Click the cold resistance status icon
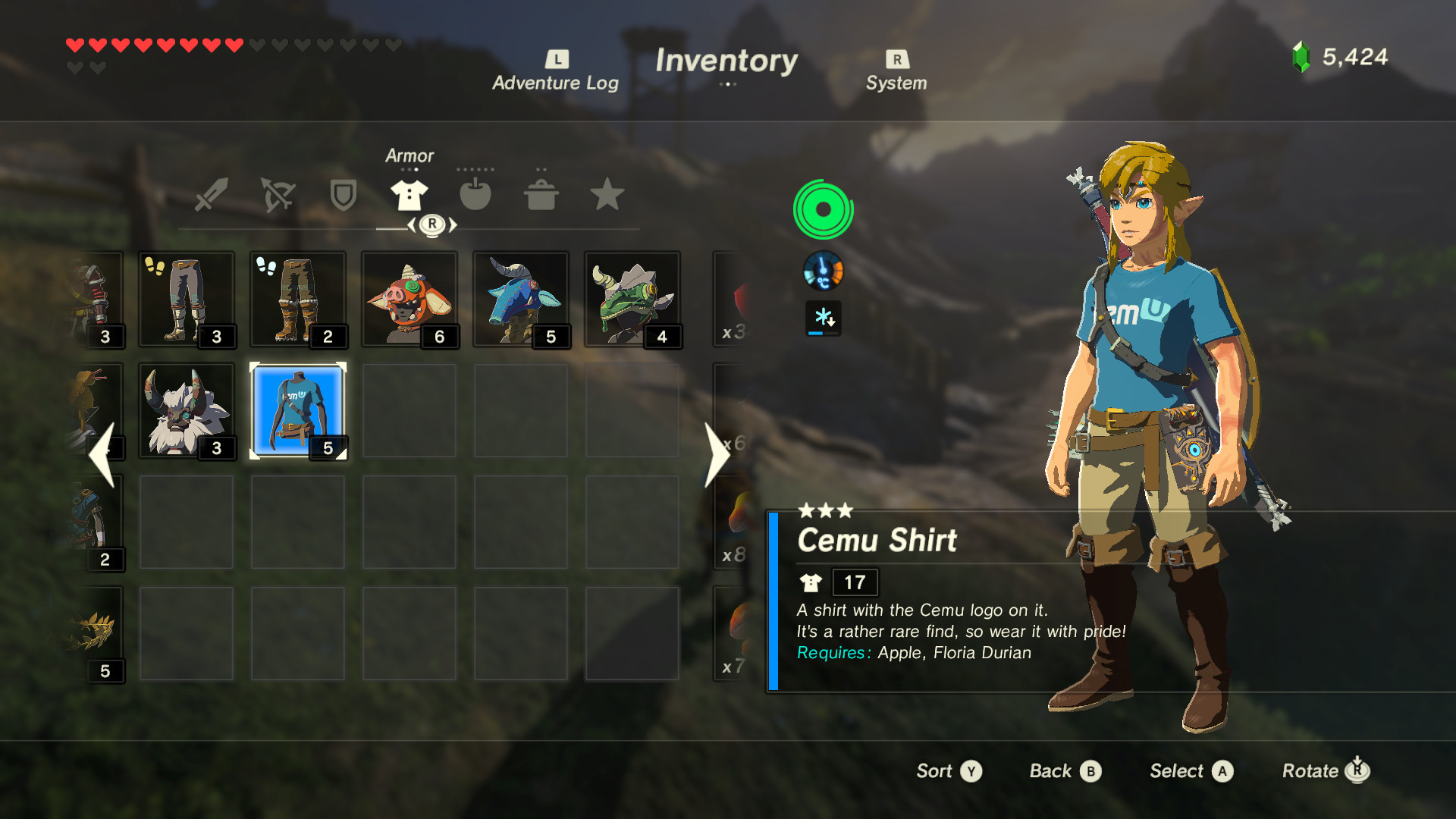The height and width of the screenshot is (819, 1456). (825, 318)
